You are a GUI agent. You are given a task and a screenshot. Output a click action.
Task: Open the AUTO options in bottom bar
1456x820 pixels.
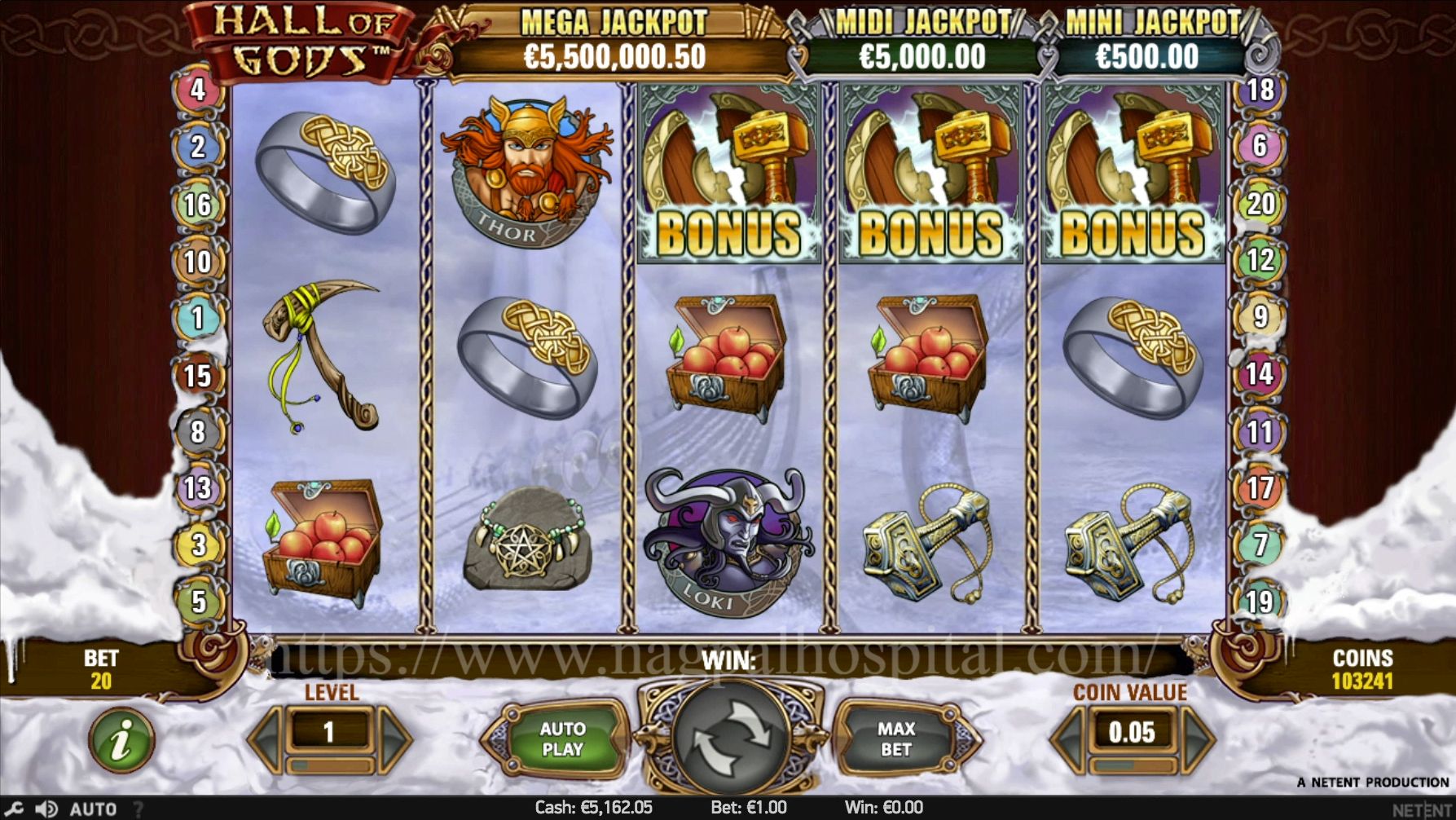[x=93, y=809]
